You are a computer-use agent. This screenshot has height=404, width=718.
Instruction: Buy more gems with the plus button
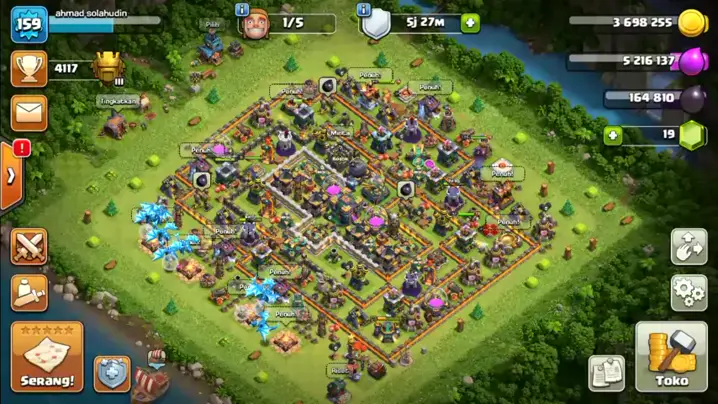point(612,135)
